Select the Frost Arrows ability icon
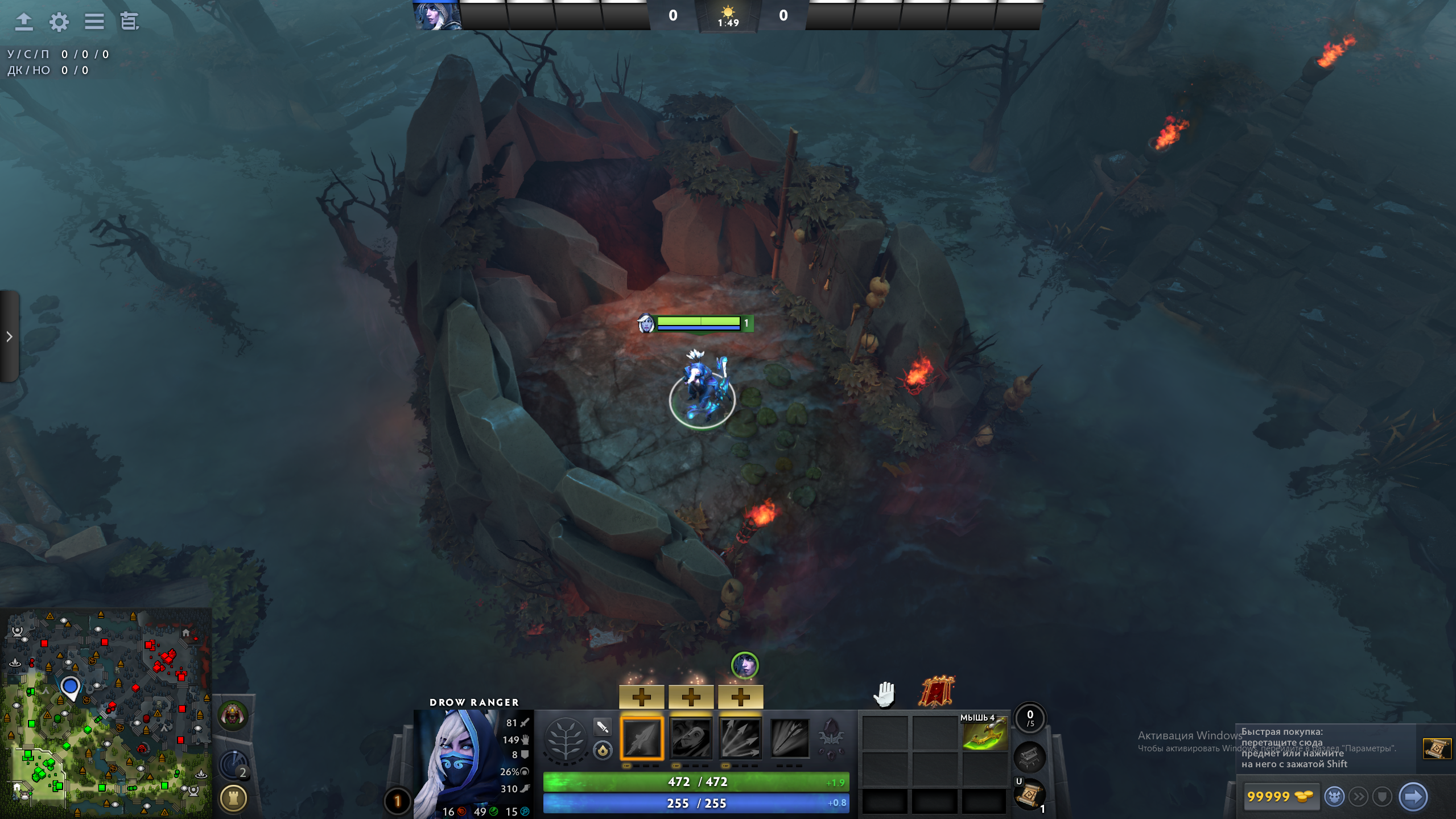This screenshot has height=819, width=1456. (x=641, y=738)
